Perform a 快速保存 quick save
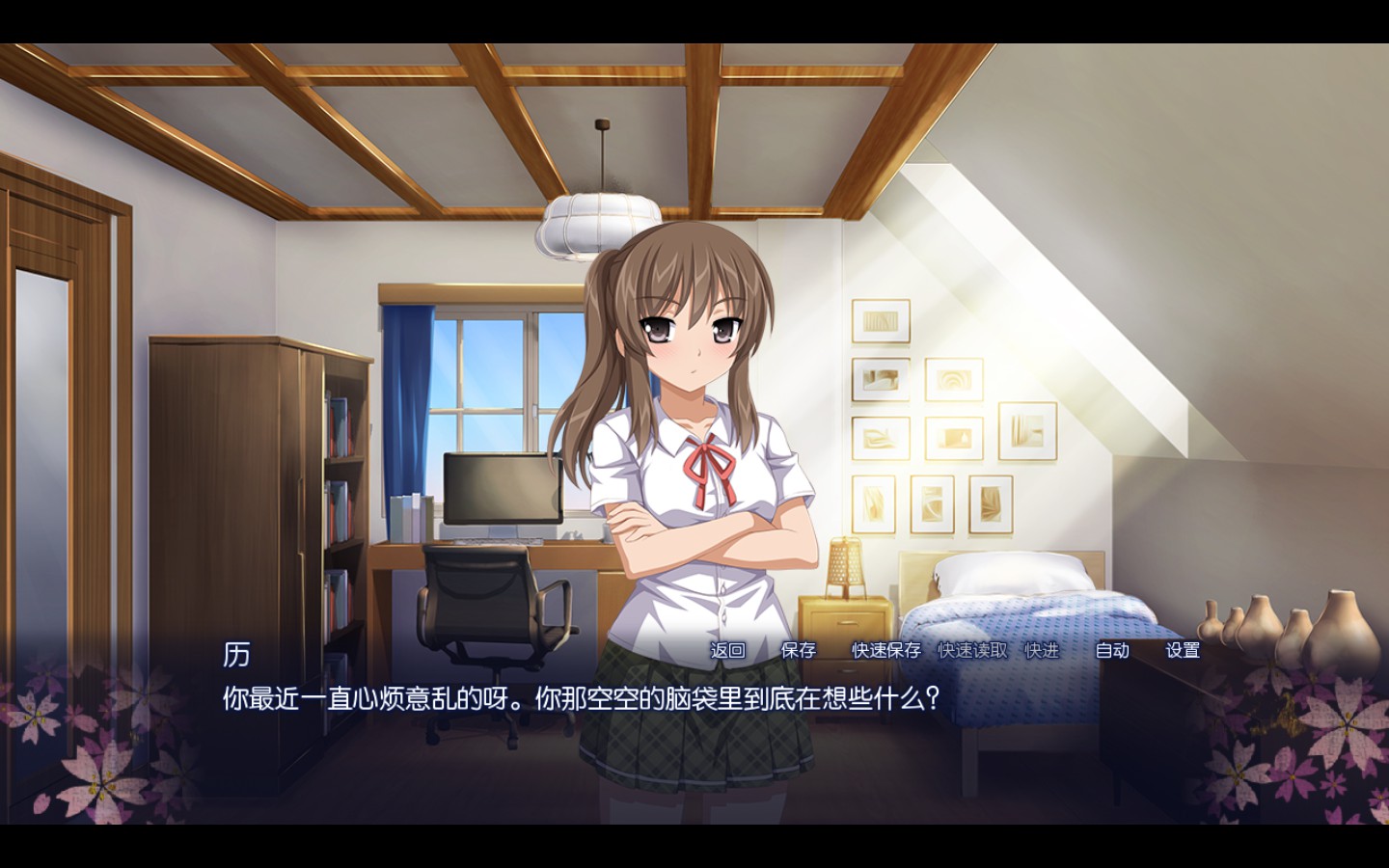The image size is (1389, 868). [884, 652]
